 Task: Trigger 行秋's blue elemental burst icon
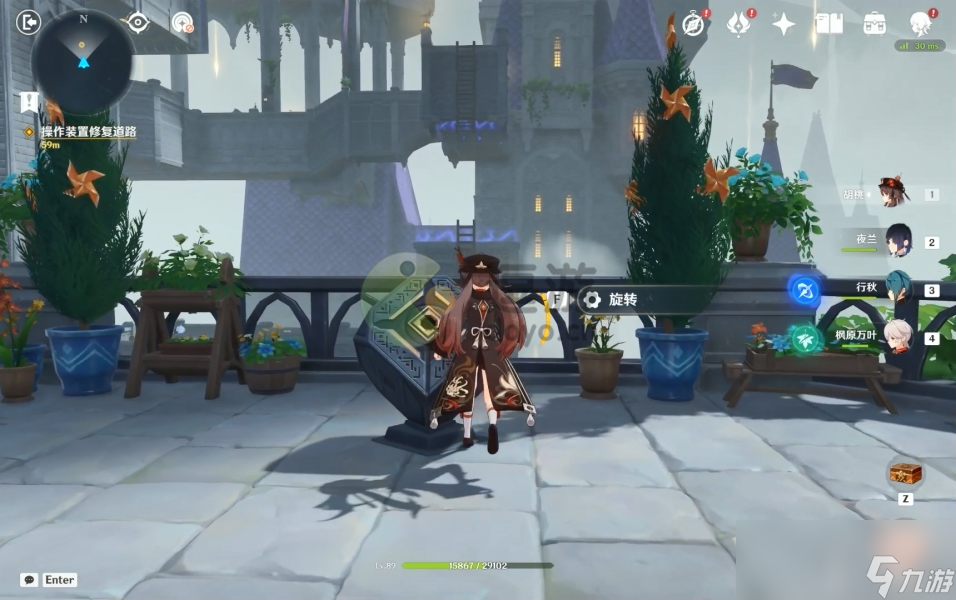(805, 291)
